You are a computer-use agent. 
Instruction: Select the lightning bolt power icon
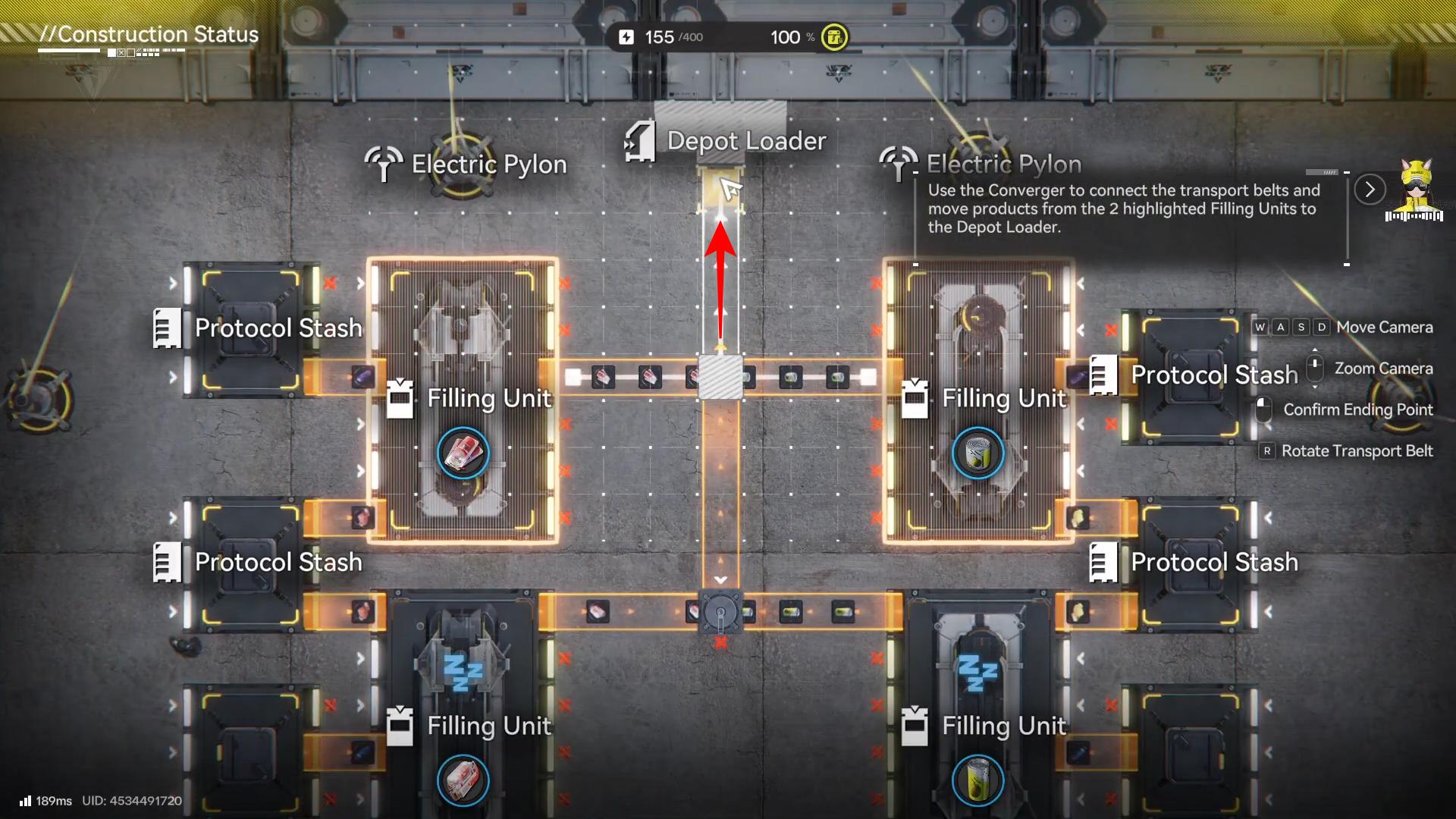(626, 37)
